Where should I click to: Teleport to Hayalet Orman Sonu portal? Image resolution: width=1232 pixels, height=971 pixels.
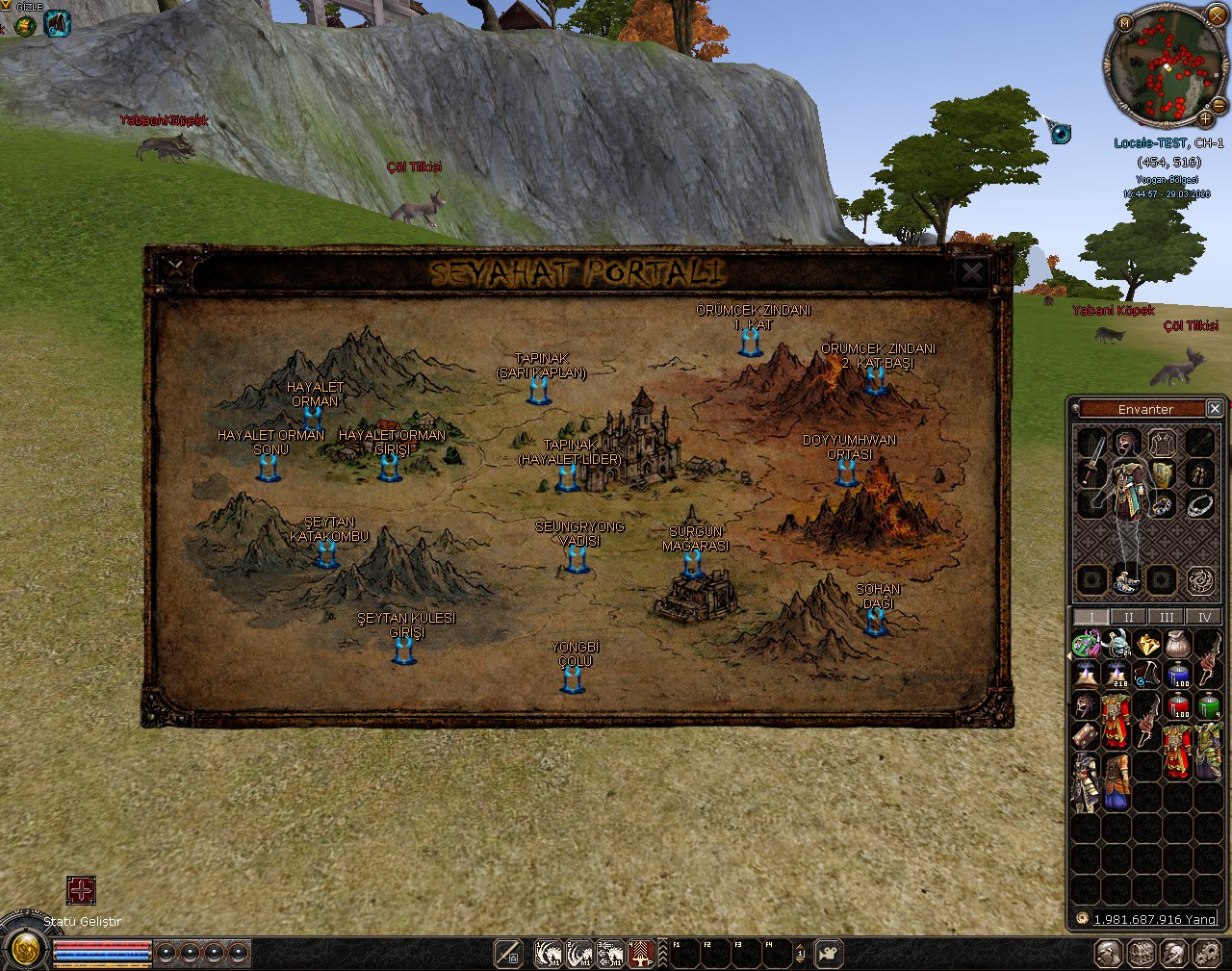(x=269, y=468)
